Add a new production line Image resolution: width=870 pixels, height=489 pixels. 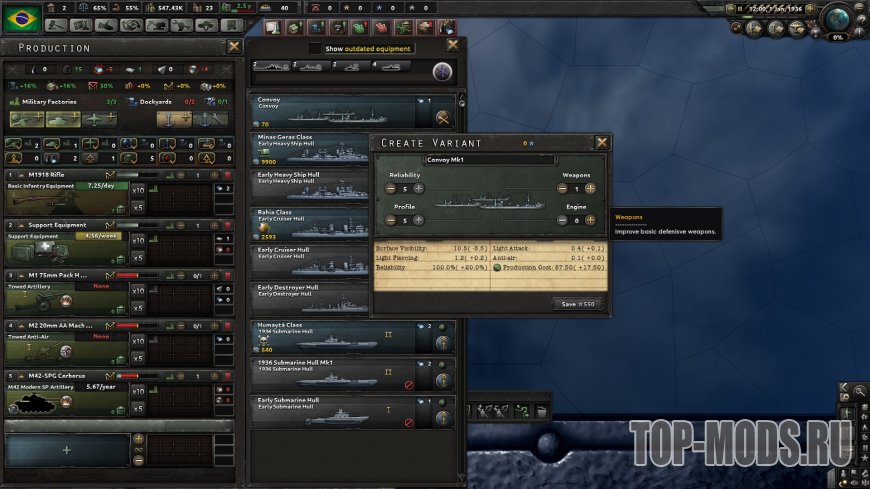67,451
